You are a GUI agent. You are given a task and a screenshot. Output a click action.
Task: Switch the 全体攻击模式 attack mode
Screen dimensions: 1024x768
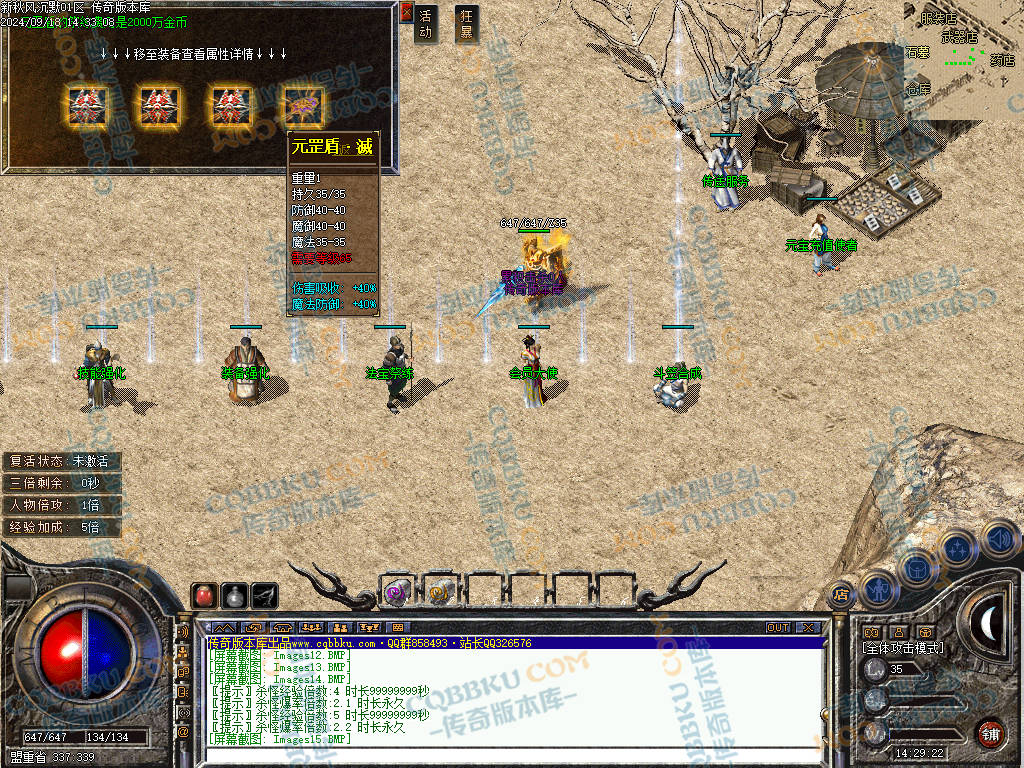[x=903, y=648]
